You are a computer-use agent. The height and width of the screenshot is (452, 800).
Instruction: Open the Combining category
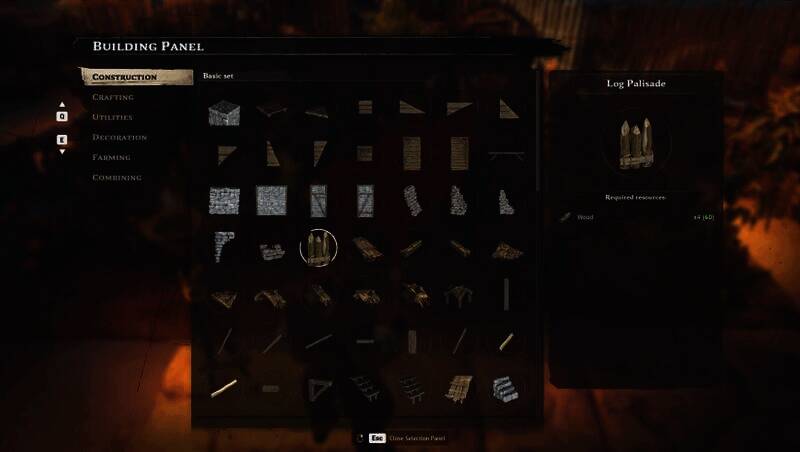[x=117, y=177]
